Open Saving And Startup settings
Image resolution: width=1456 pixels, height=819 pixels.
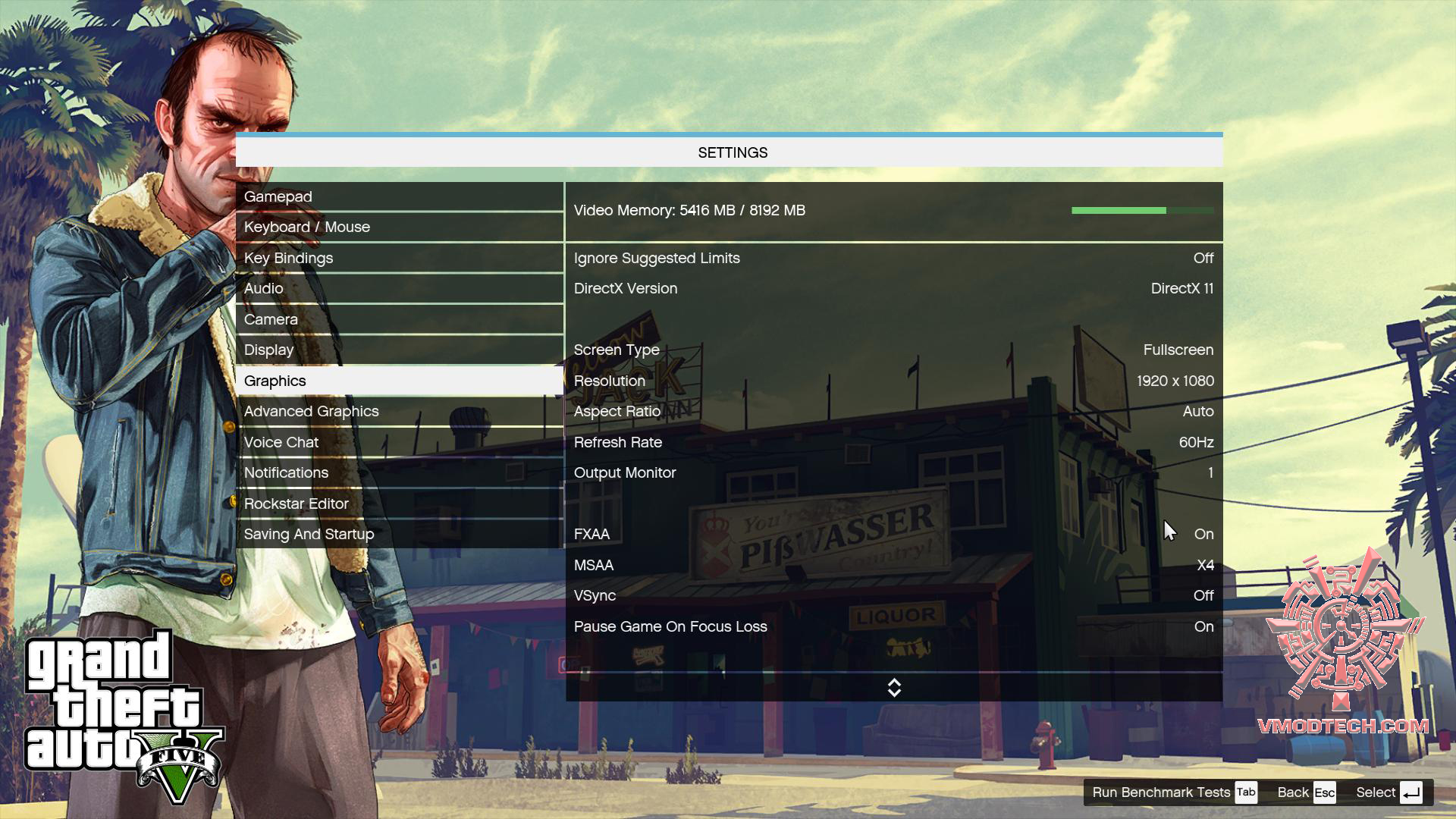coord(399,535)
